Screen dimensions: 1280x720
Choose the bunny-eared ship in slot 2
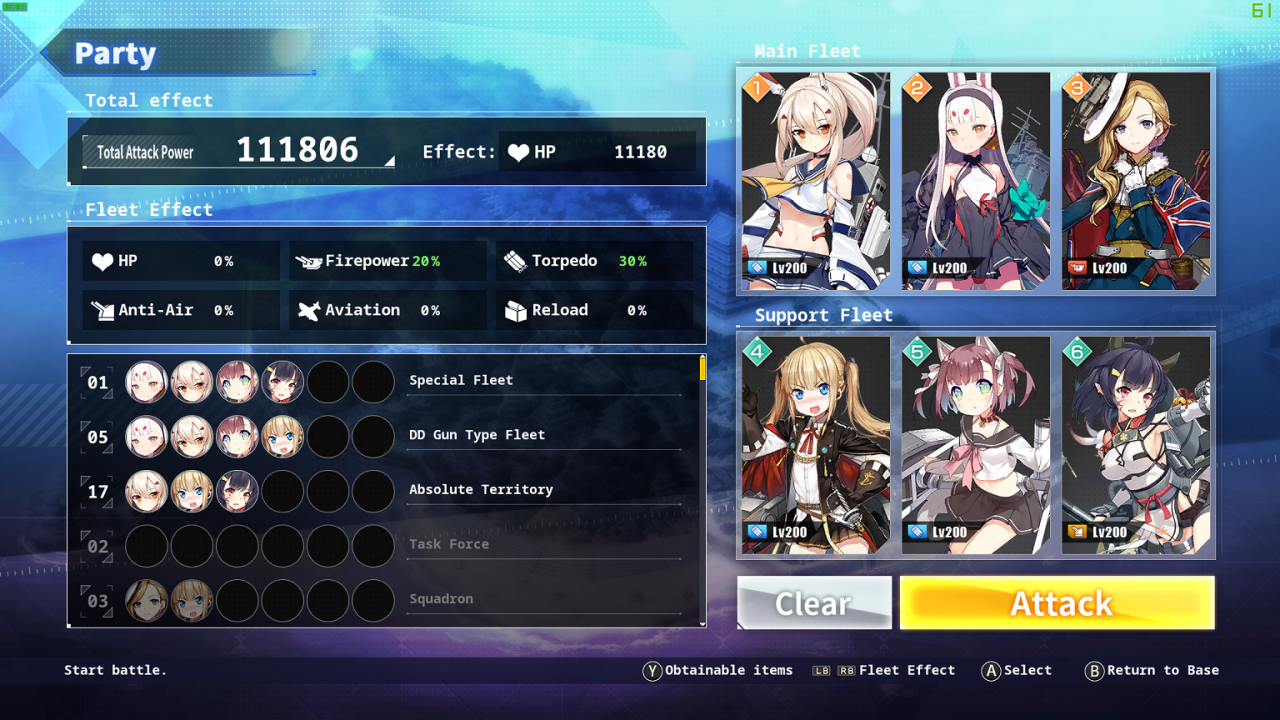[976, 181]
